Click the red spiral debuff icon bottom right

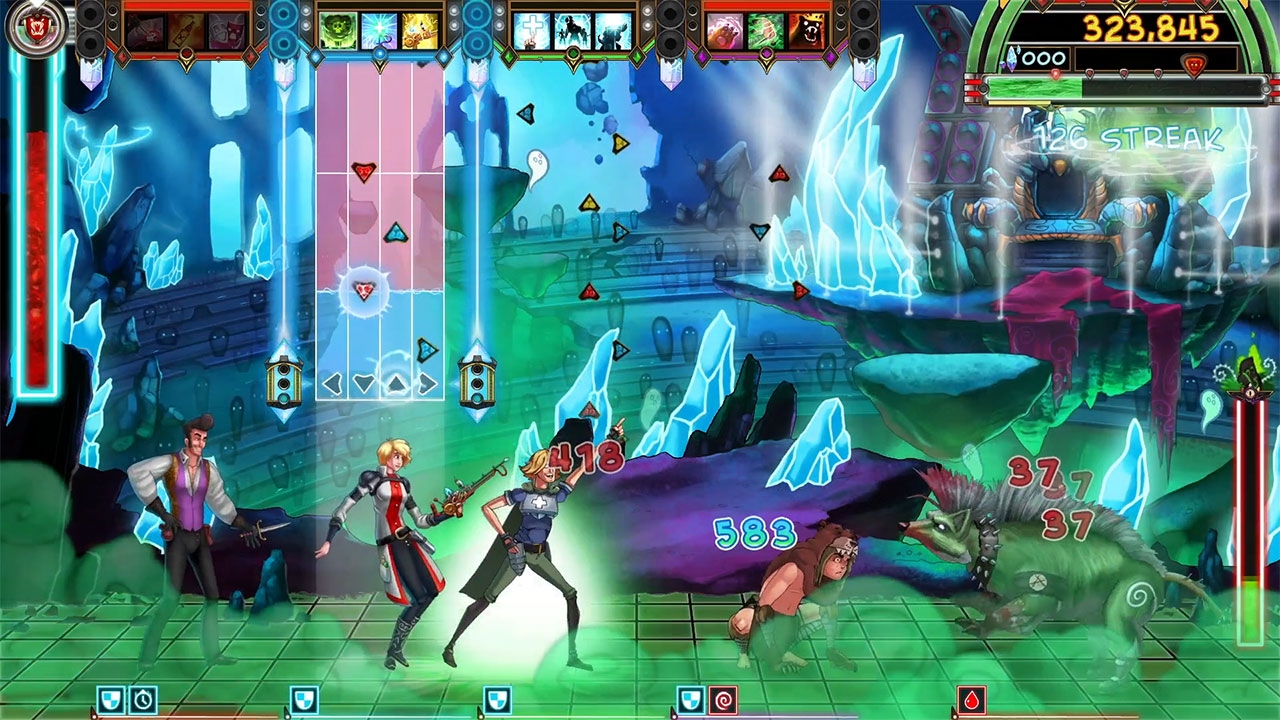point(724,698)
